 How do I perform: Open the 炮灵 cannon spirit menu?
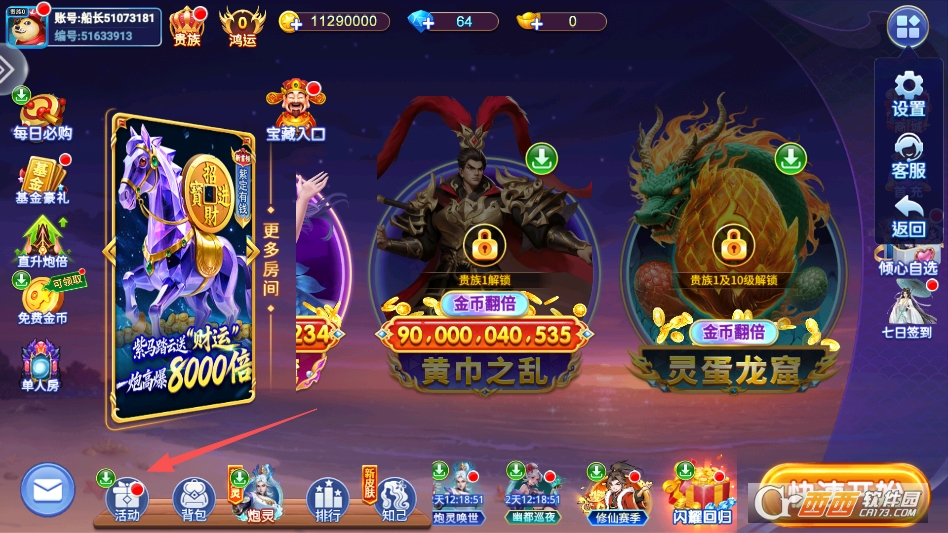click(x=260, y=497)
